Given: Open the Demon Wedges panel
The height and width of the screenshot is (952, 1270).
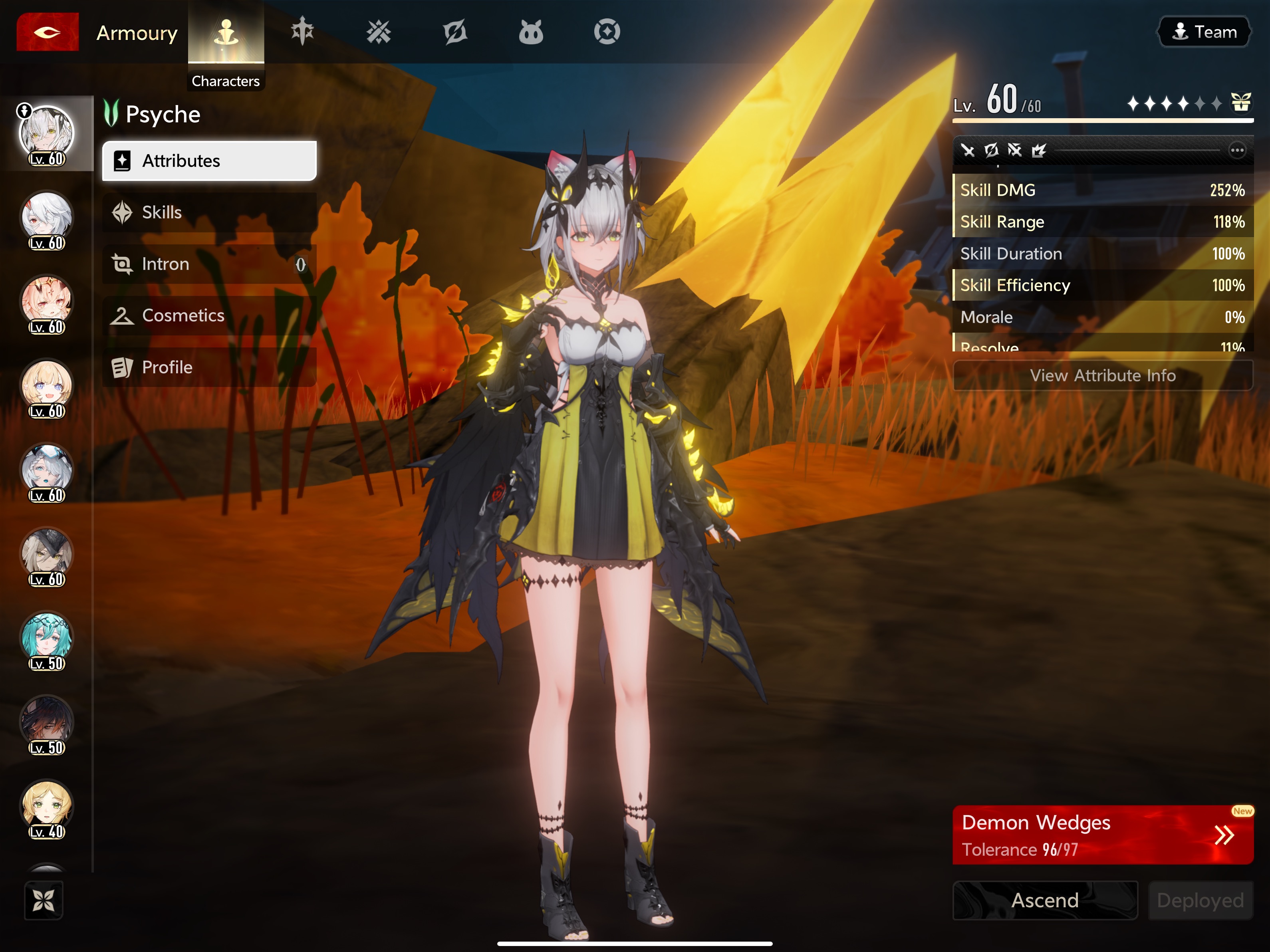Looking at the screenshot, I should click(1102, 835).
